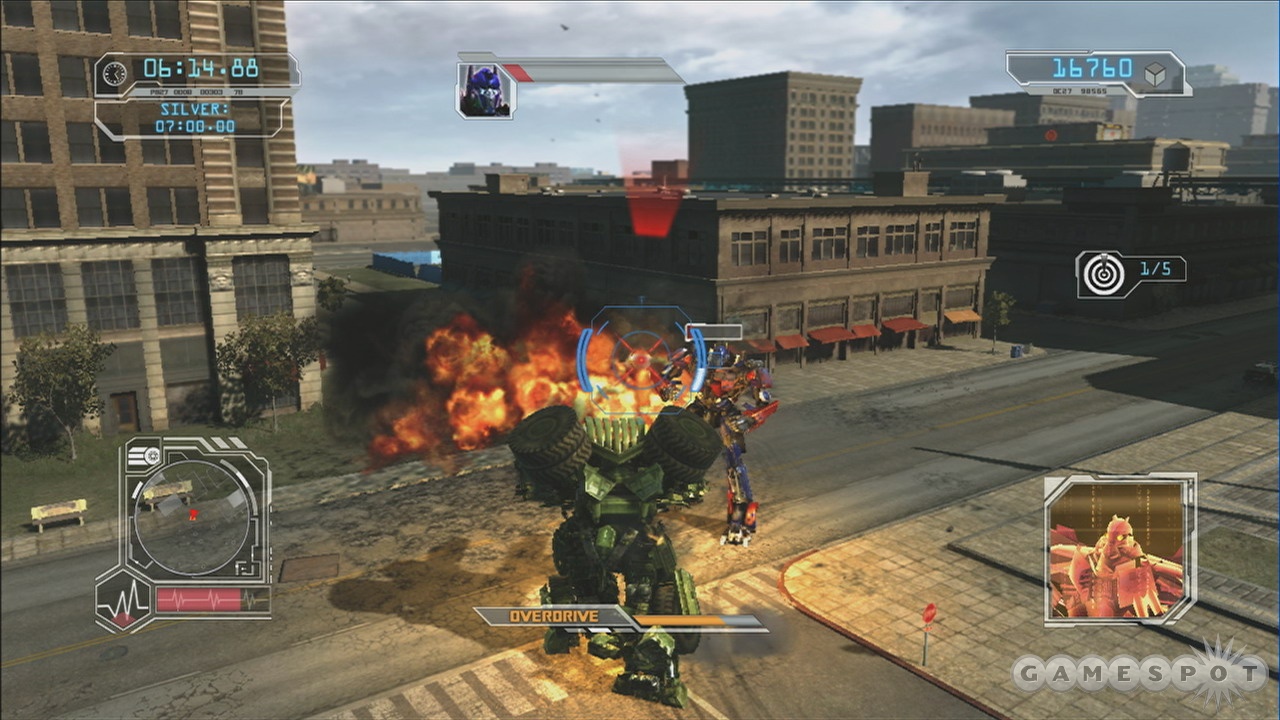Viewport: 1280px width, 720px height.
Task: Click the clock icon in the mission timer
Action: tap(117, 71)
